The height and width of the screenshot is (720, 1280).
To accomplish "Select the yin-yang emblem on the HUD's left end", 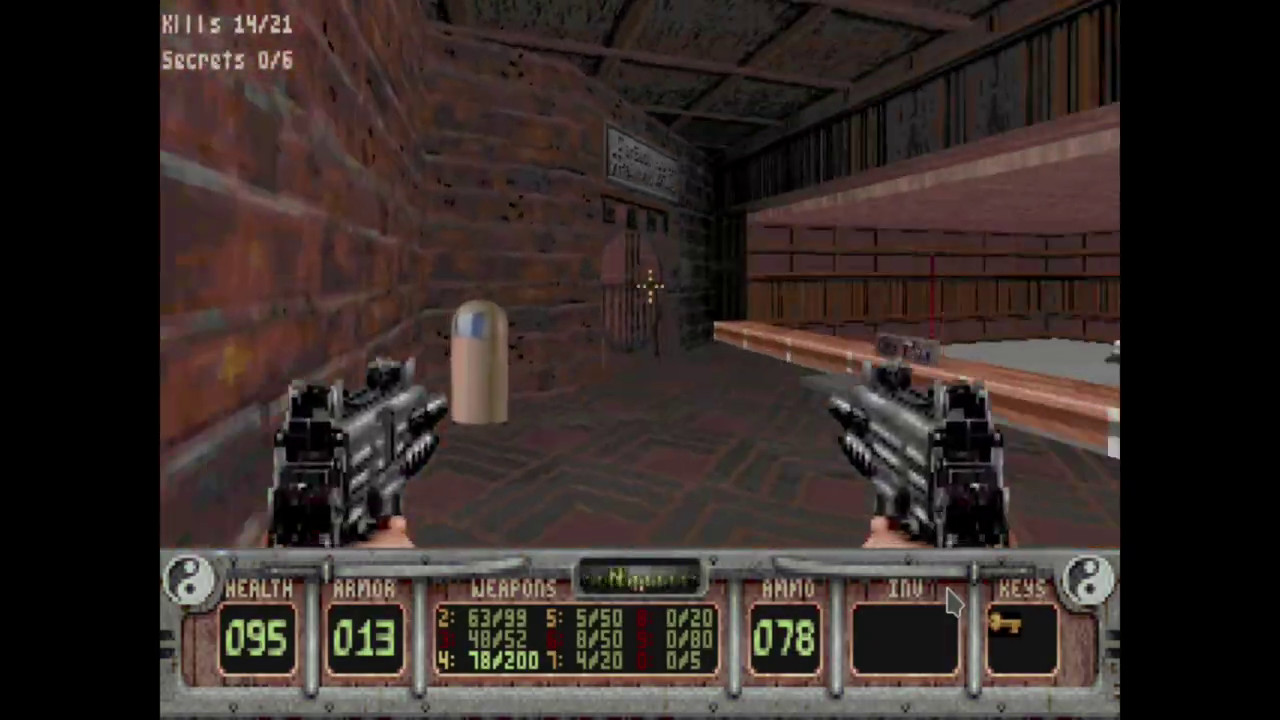I will pos(188,578).
